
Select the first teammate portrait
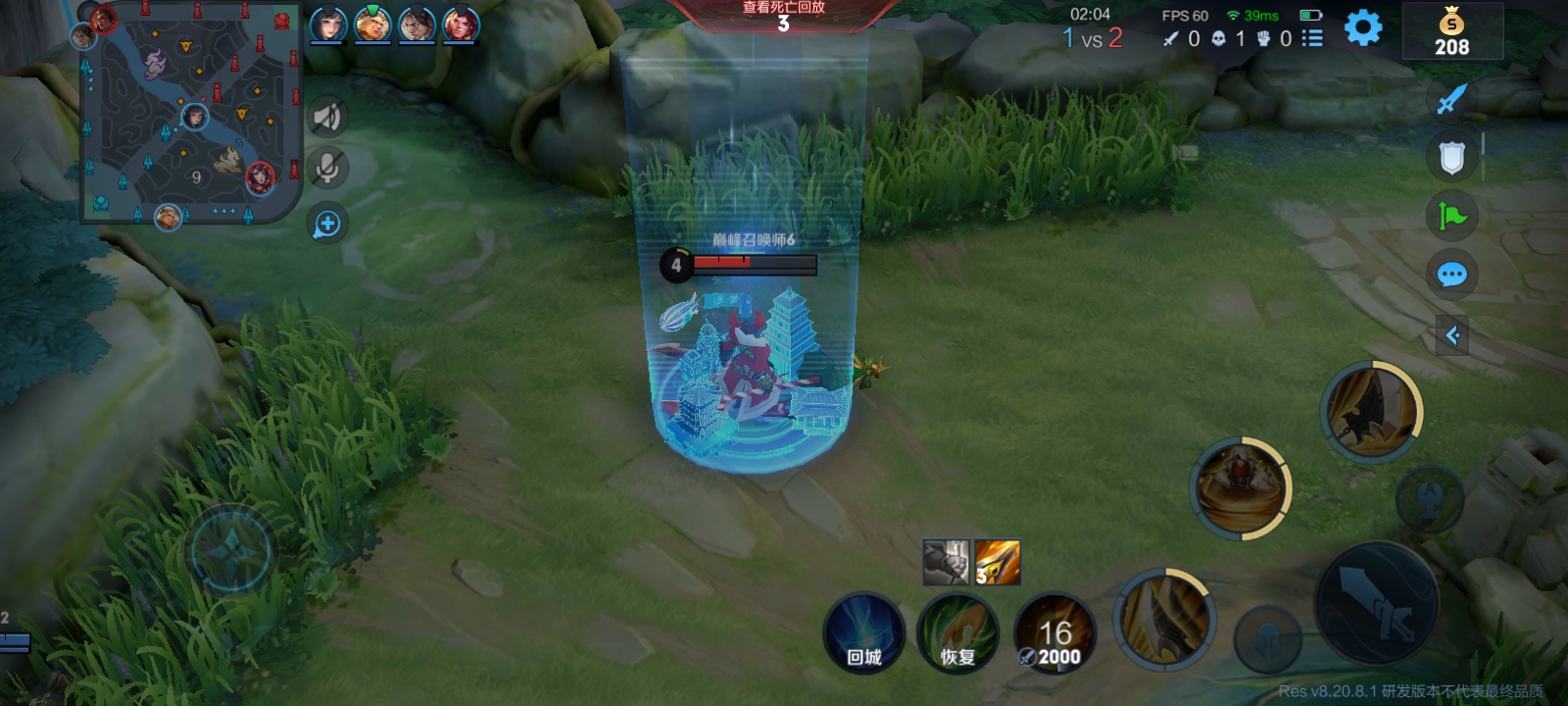(x=328, y=25)
